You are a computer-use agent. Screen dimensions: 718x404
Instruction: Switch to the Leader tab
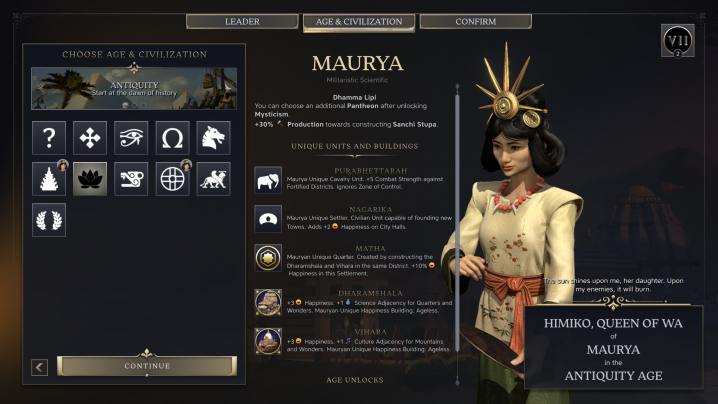[242, 21]
